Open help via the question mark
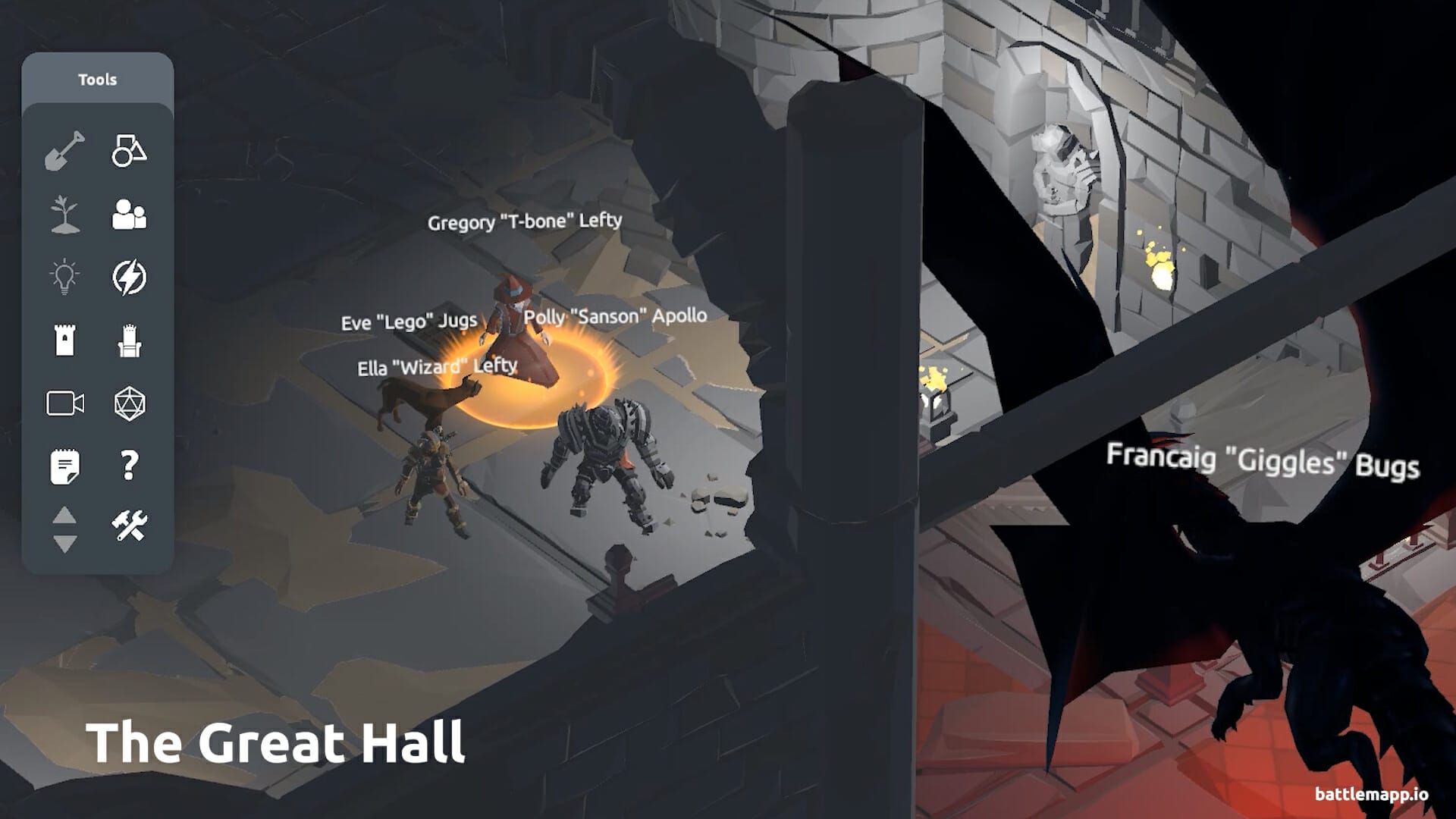The image size is (1456, 819). pyautogui.click(x=130, y=466)
